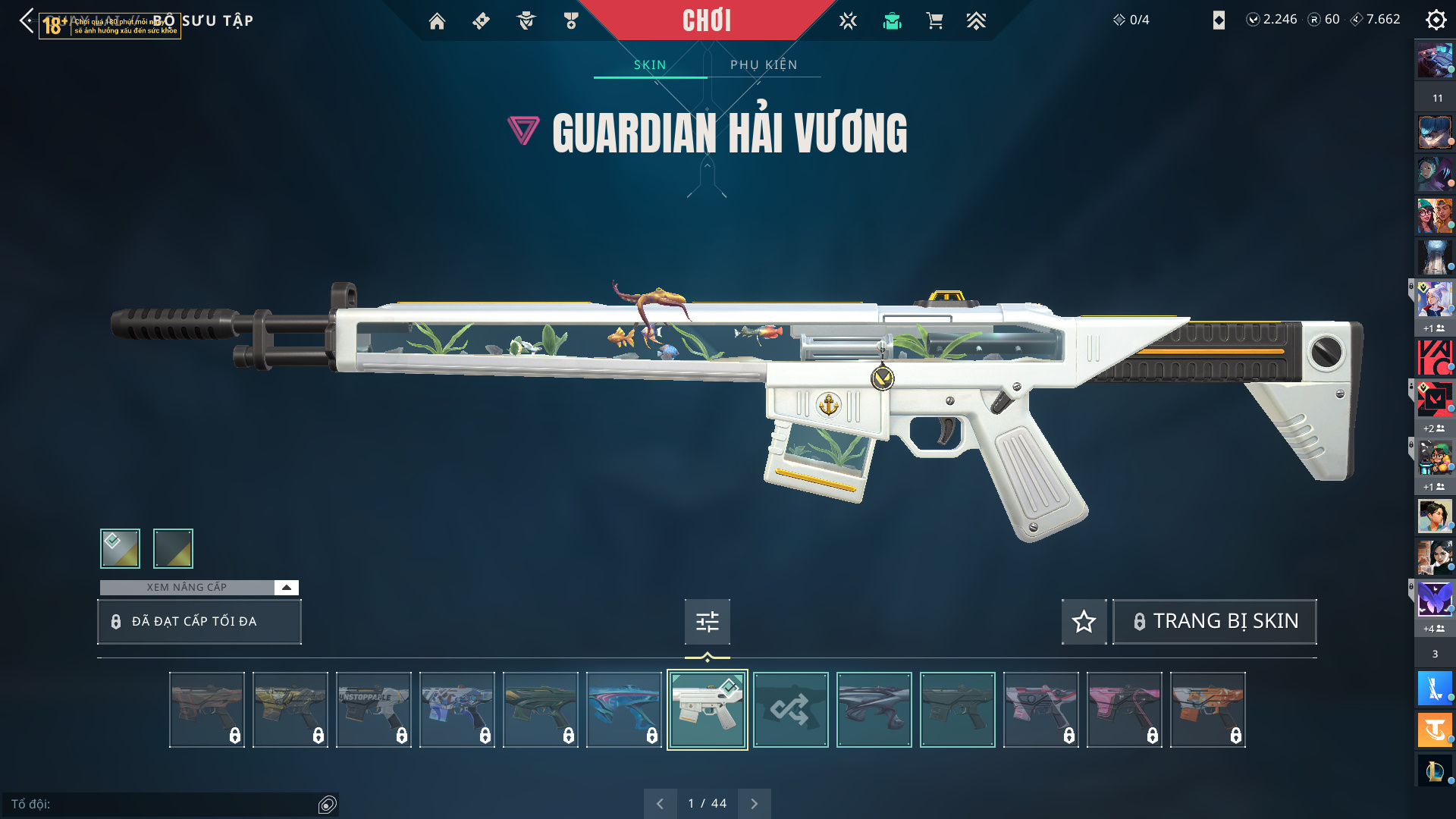Select the blue swirl skin thumbnail
The height and width of the screenshot is (819, 1456).
pos(623,710)
